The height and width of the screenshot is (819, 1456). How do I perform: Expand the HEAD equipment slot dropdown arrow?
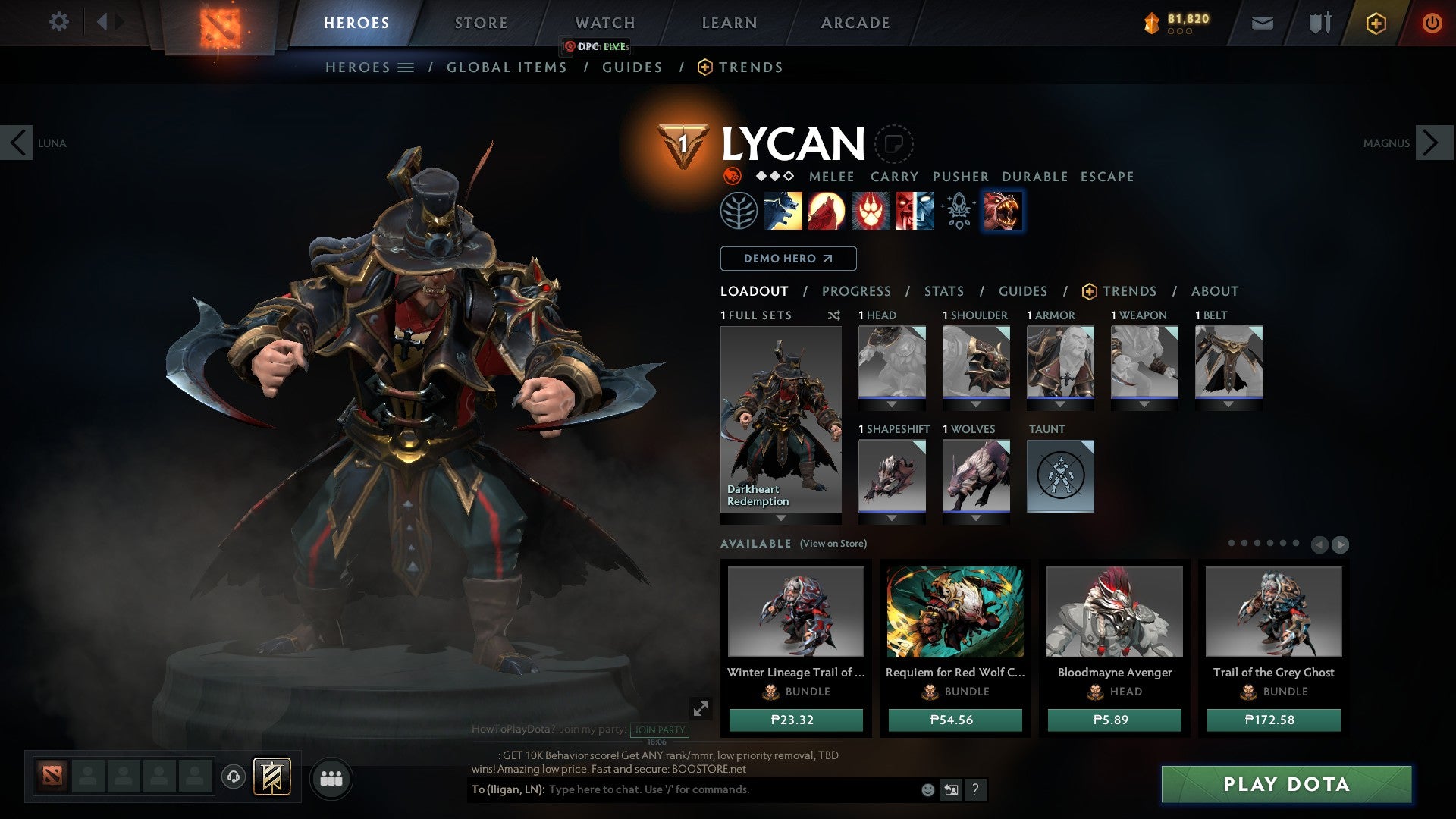892,404
